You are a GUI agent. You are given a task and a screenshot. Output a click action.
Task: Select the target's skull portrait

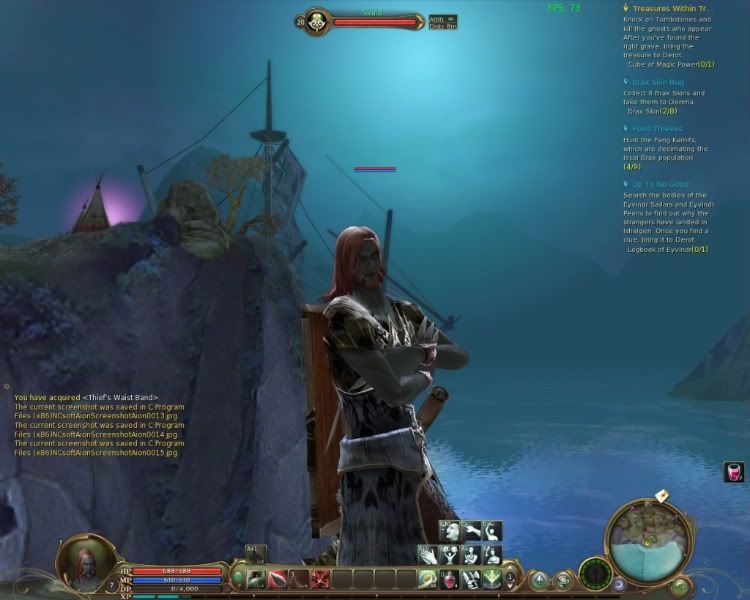tap(316, 21)
